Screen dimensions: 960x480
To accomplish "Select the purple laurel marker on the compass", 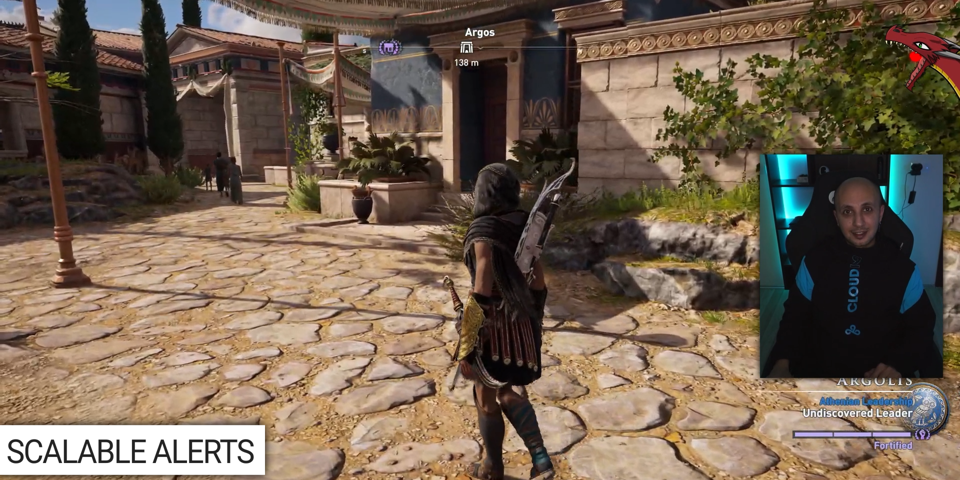I will coord(389,47).
